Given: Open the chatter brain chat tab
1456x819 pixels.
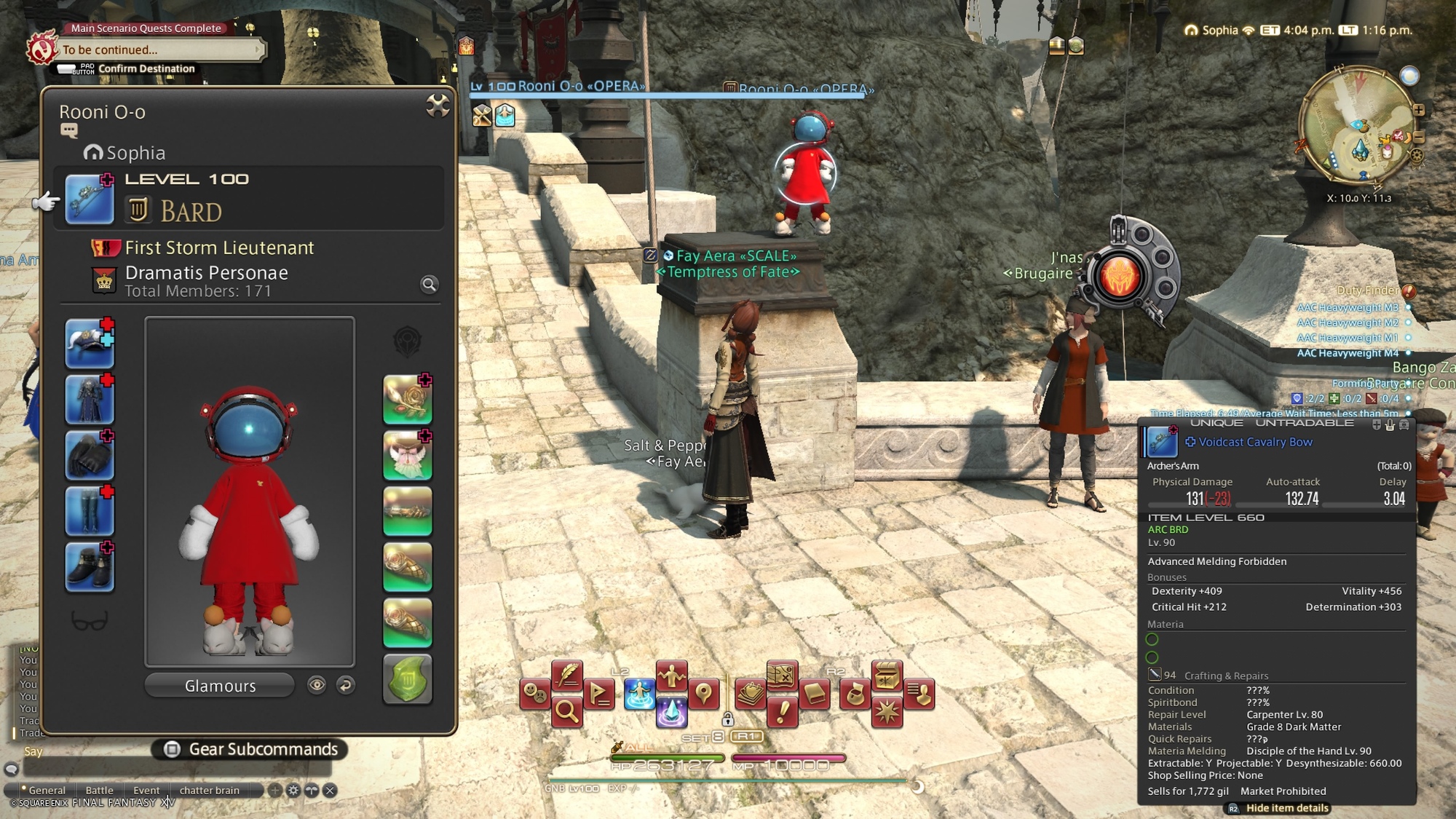Looking at the screenshot, I should tap(210, 791).
